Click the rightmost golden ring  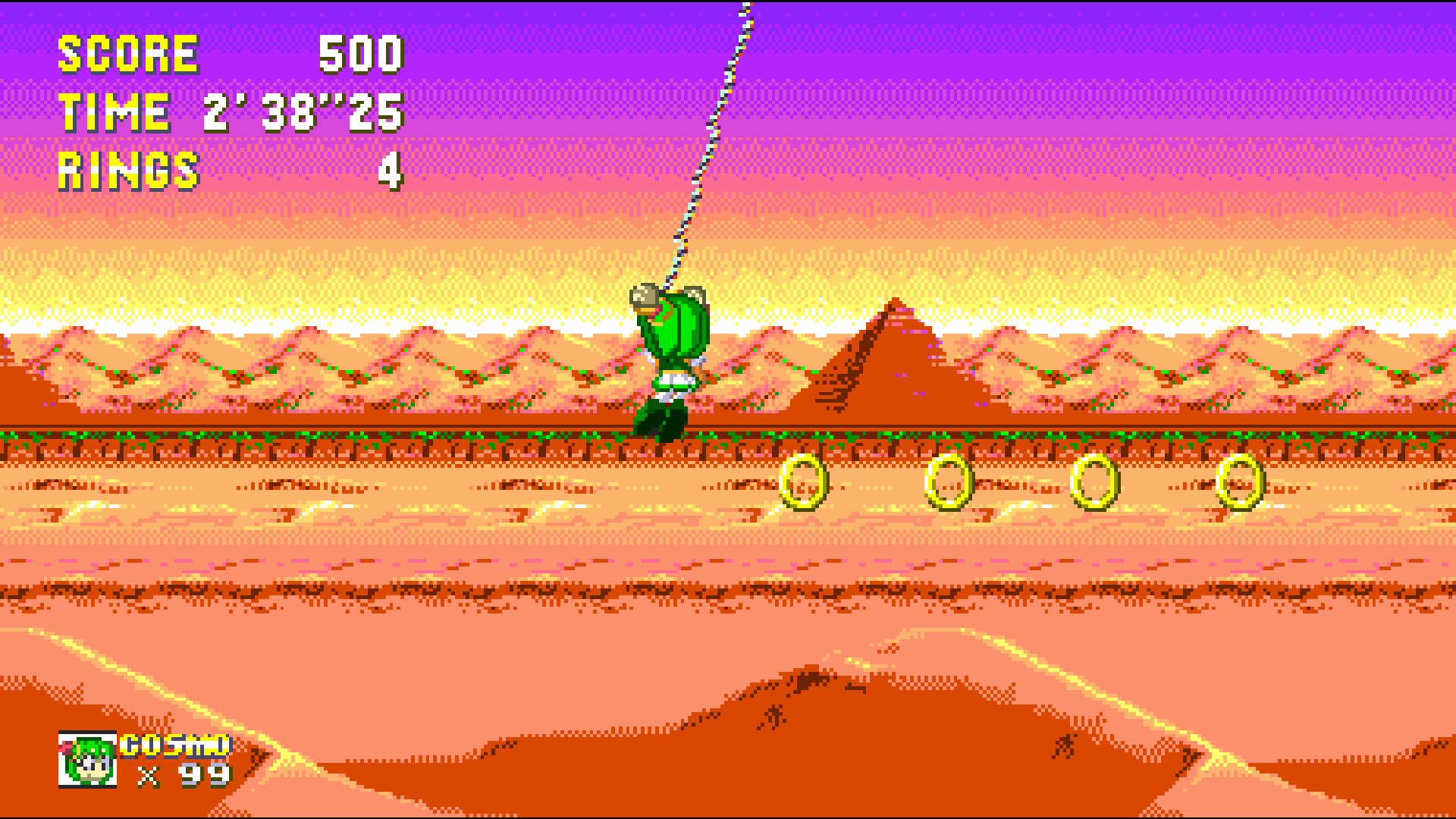1238,480
